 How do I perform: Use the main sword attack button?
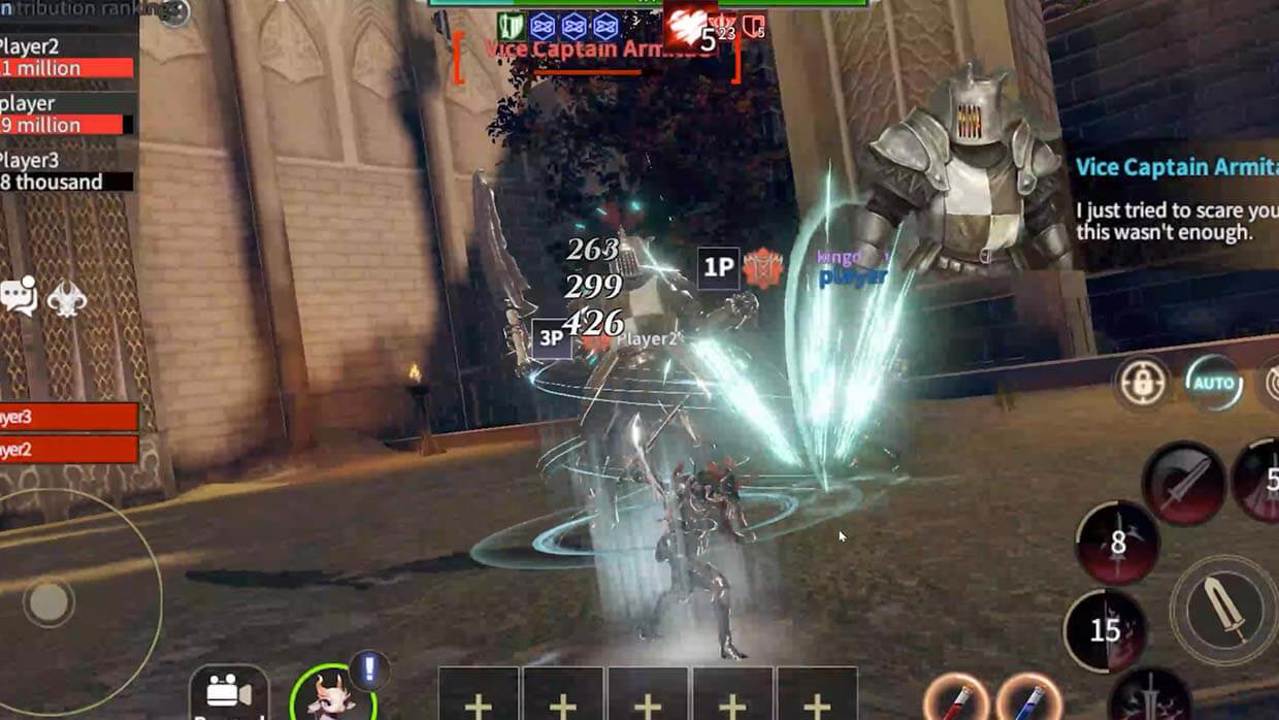(x=1223, y=608)
